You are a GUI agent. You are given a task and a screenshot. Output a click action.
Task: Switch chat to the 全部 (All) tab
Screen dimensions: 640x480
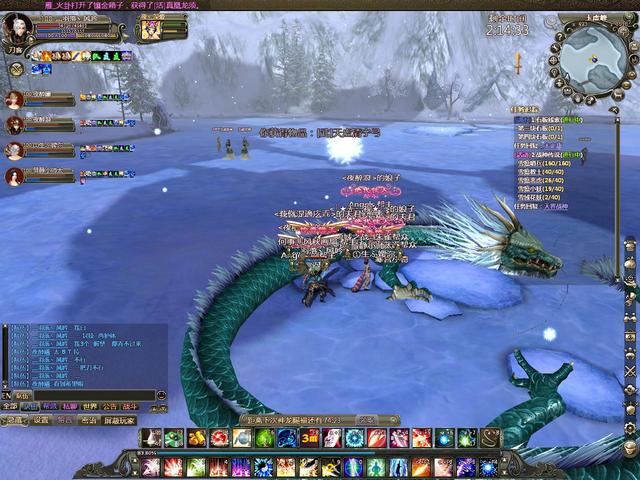point(10,407)
